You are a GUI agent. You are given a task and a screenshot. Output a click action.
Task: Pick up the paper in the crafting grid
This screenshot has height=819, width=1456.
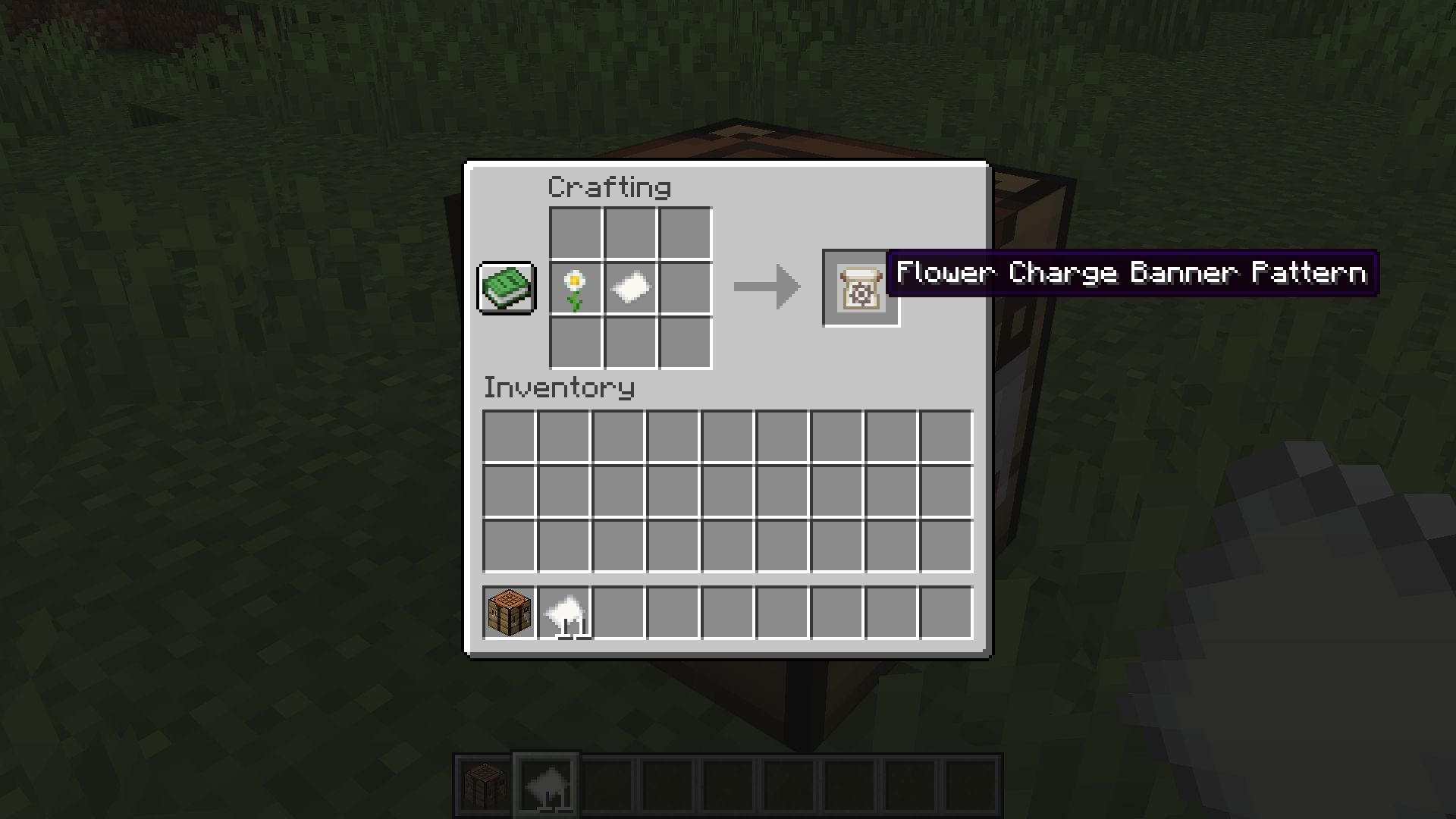click(629, 286)
